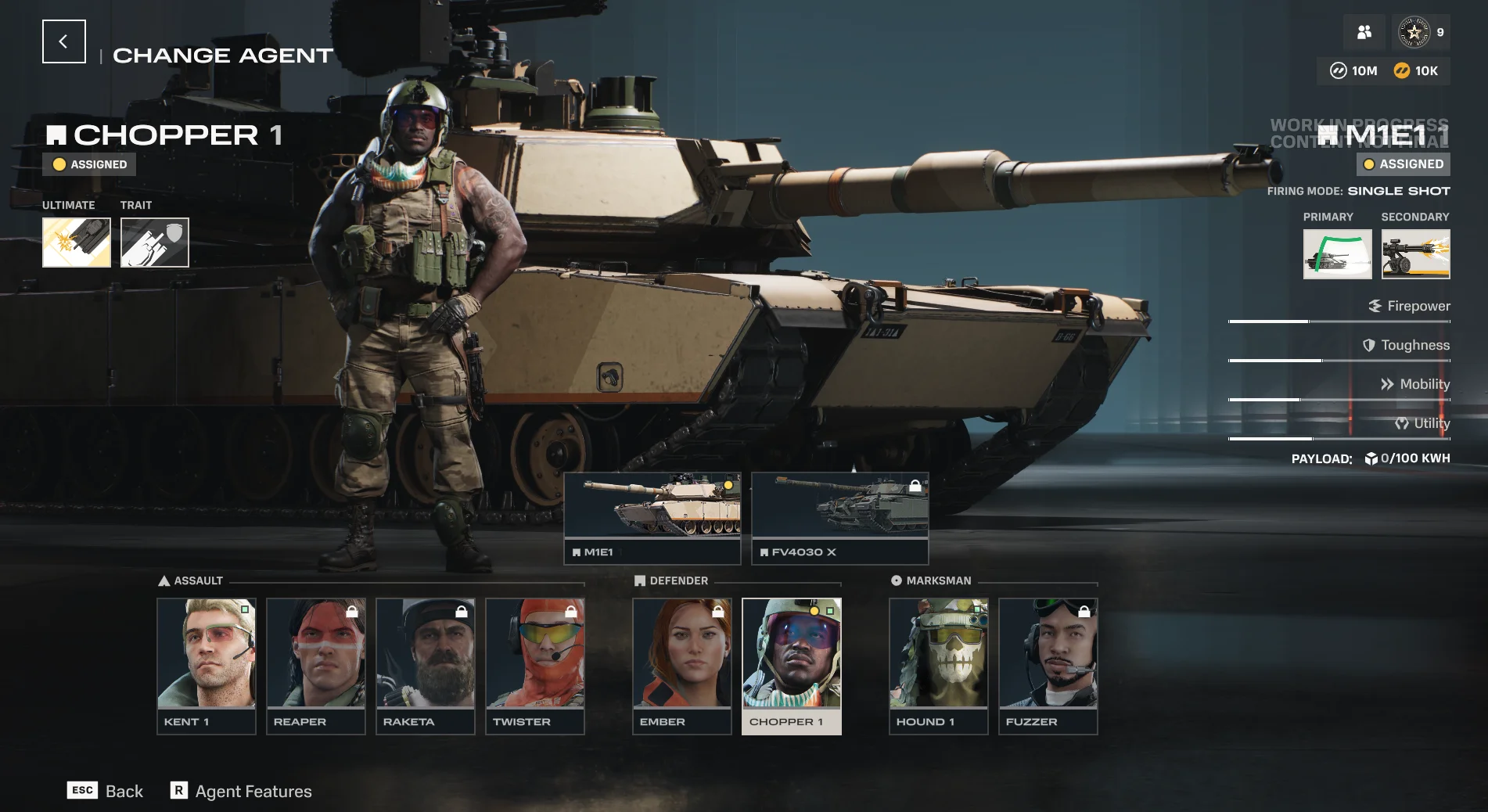The image size is (1488, 812).
Task: Toggle the Assigned badge under M1E1
Action: click(x=1402, y=164)
